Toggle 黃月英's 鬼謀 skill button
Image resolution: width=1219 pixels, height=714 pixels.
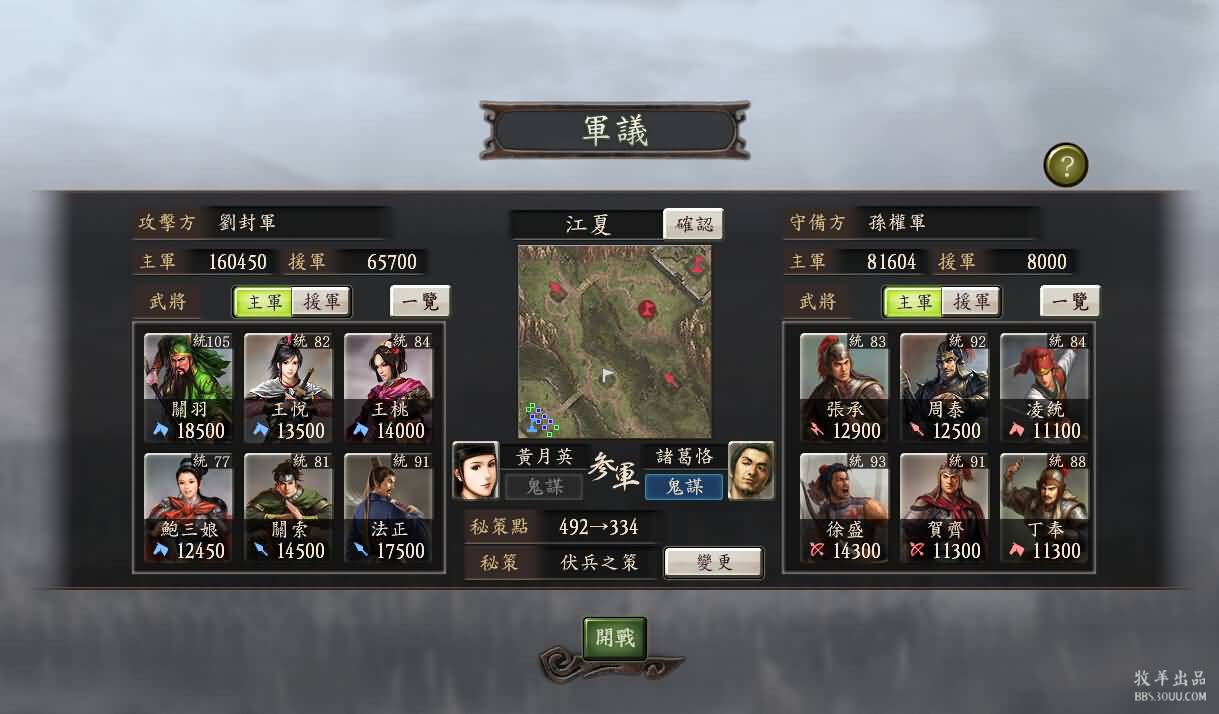point(543,486)
